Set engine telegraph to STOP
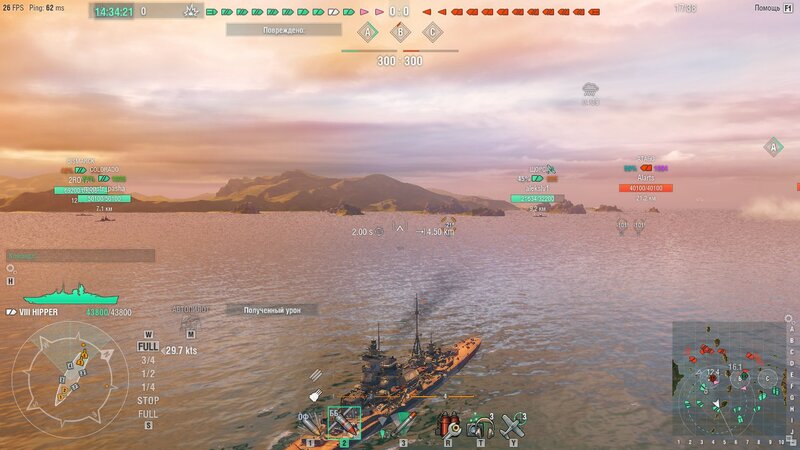This screenshot has width=800, height=450. pos(148,400)
